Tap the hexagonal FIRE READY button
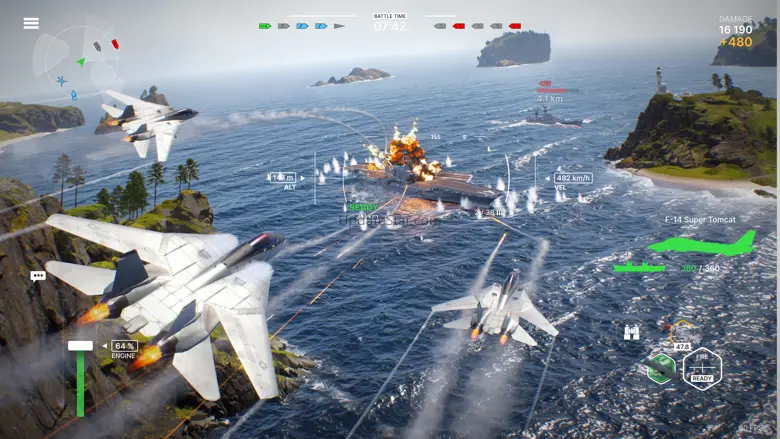 click(702, 368)
